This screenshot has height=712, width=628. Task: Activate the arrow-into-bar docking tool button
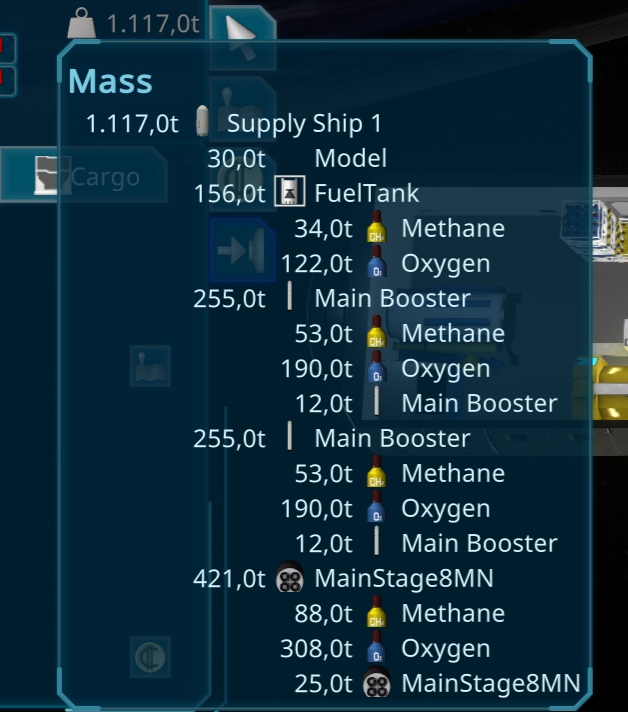[240, 249]
